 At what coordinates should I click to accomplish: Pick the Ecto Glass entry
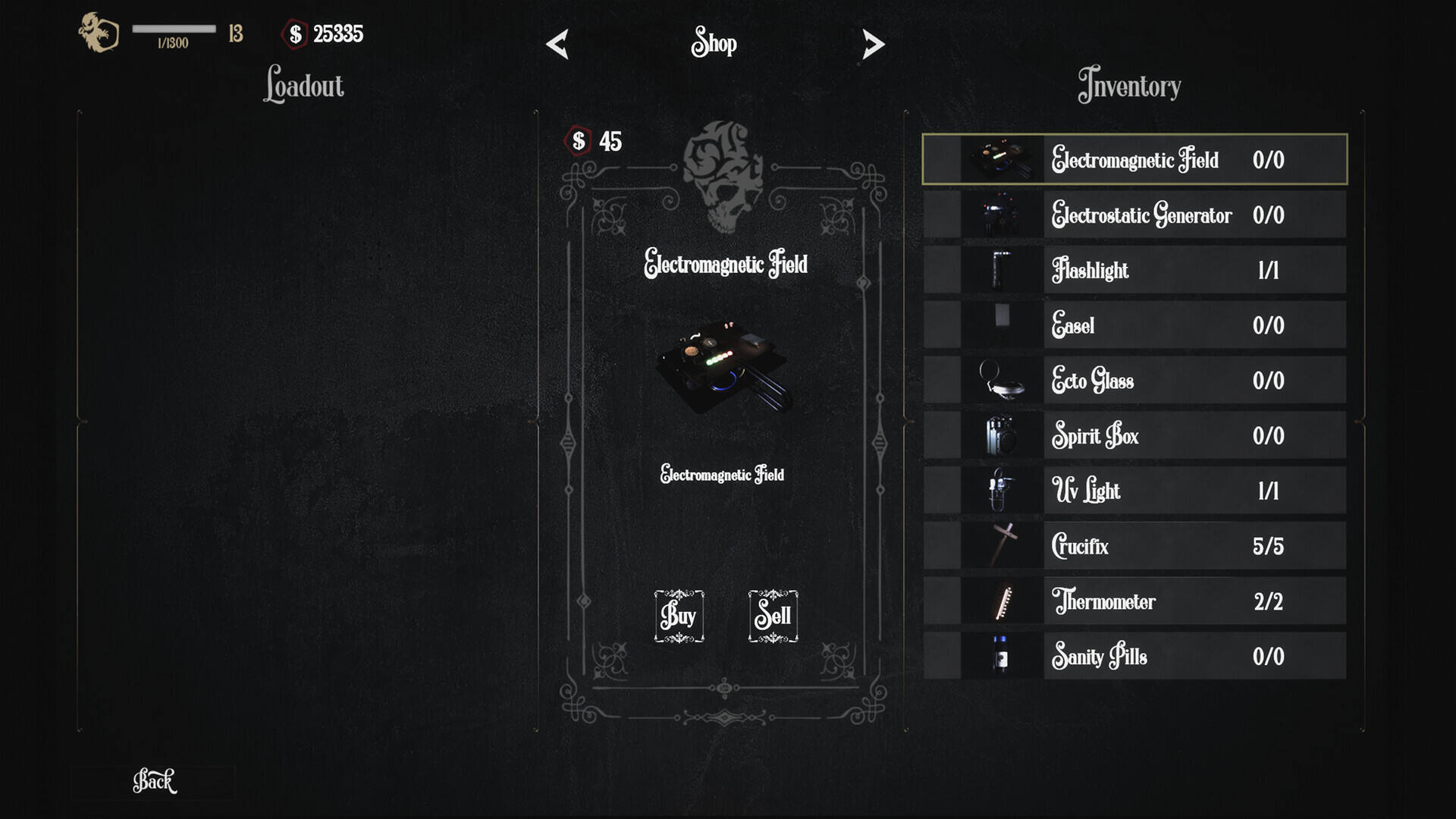coord(1134,381)
